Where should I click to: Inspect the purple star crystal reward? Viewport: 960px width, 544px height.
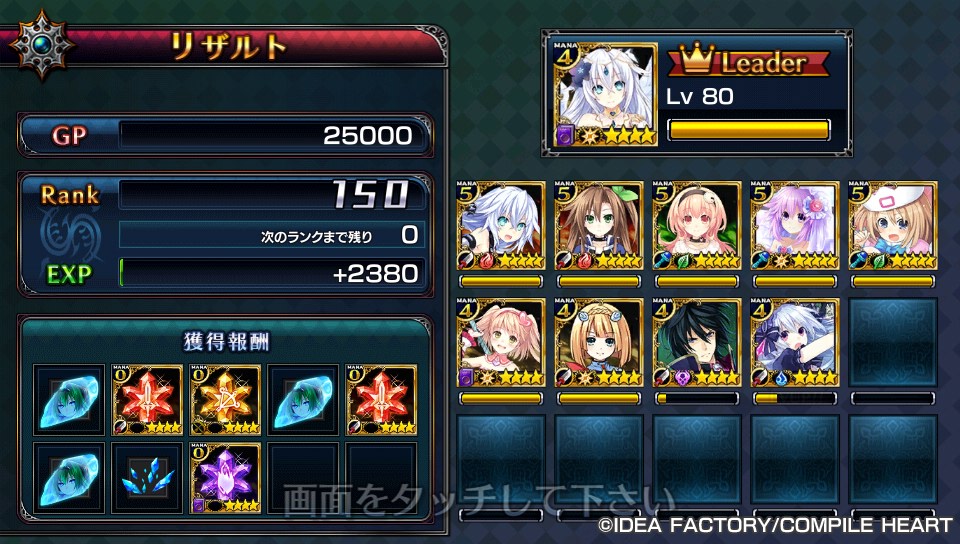(226, 478)
